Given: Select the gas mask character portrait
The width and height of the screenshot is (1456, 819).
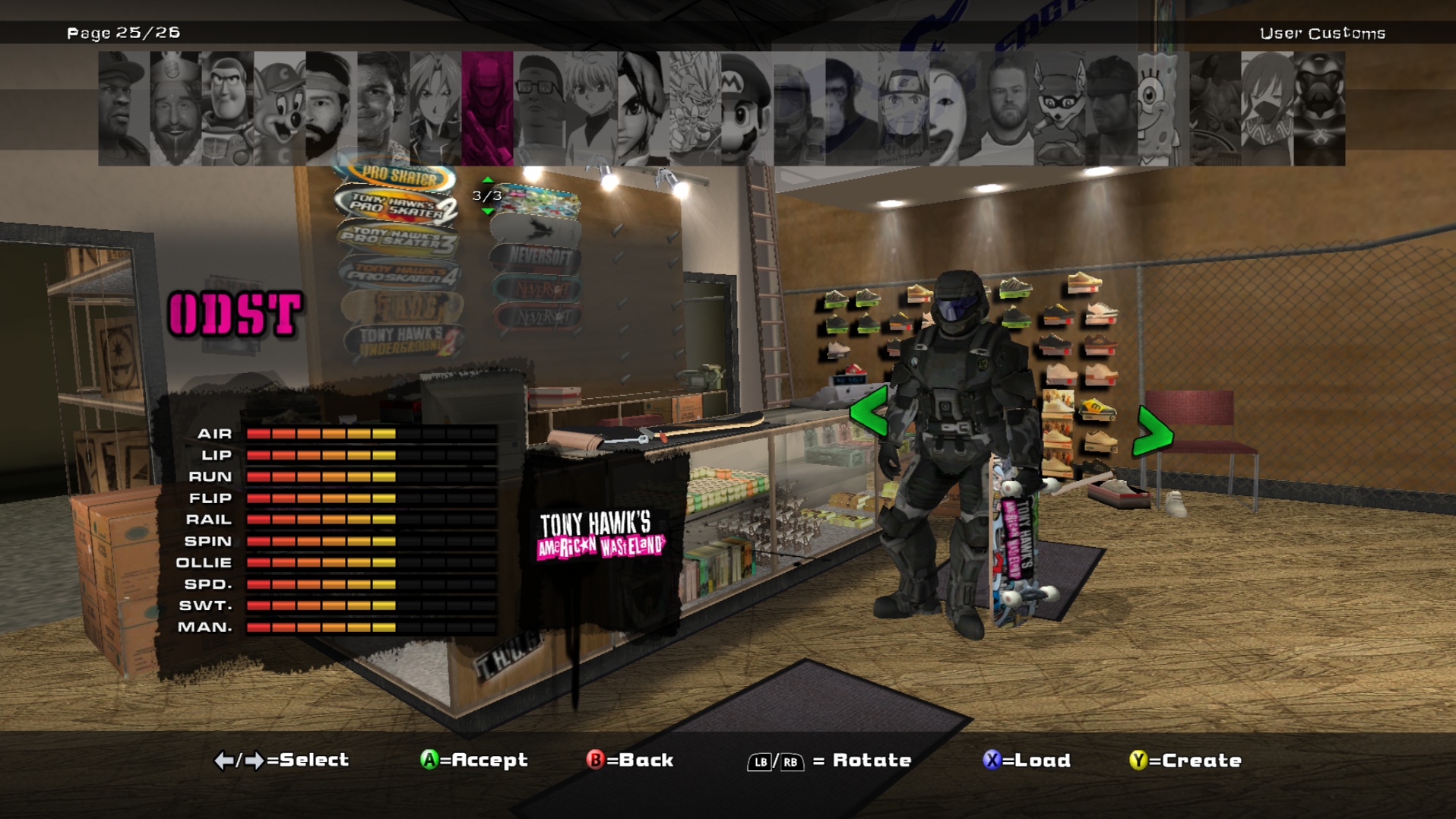Looking at the screenshot, I should pos(1318,108).
